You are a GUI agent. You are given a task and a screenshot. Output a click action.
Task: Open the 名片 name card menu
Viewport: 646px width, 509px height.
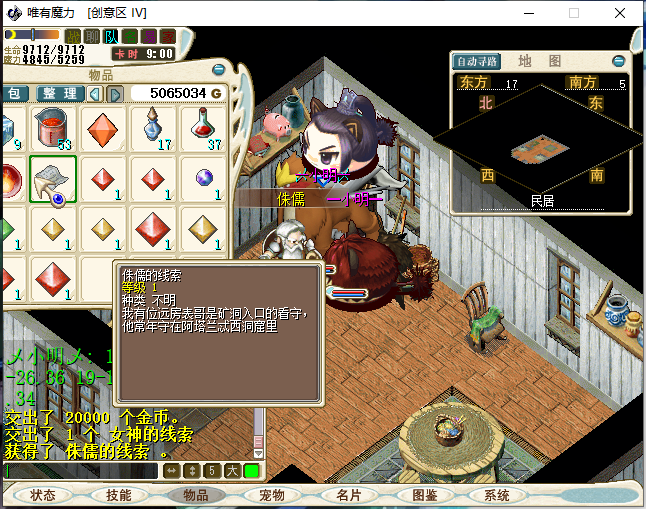348,495
